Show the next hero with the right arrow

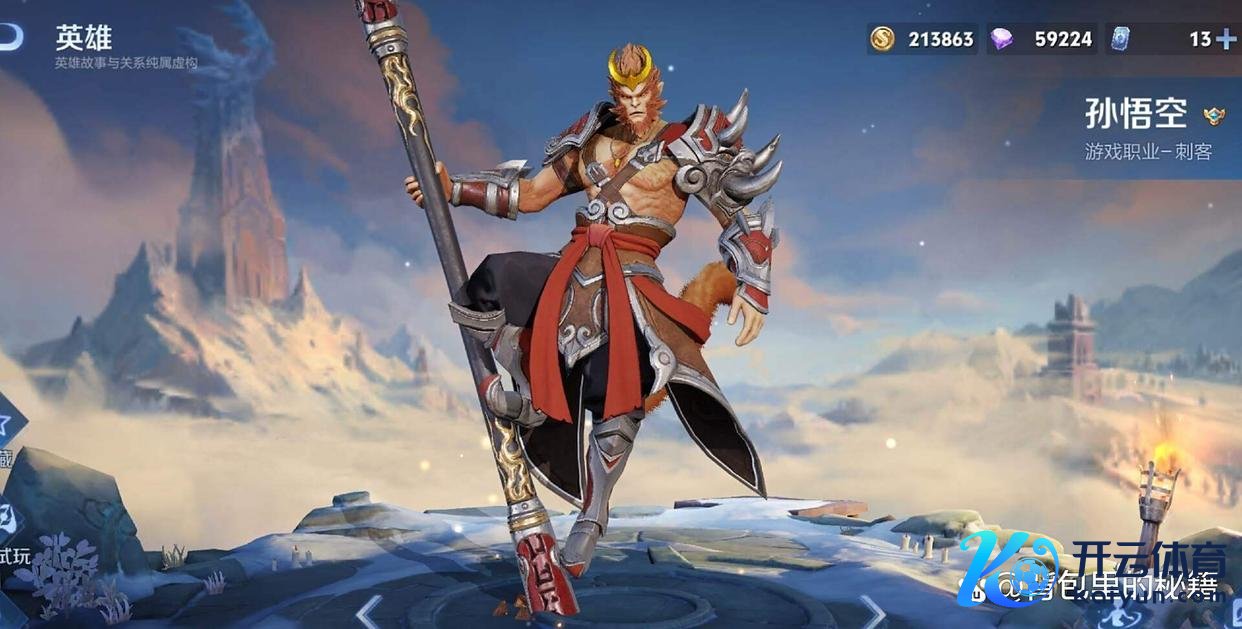coord(873,610)
